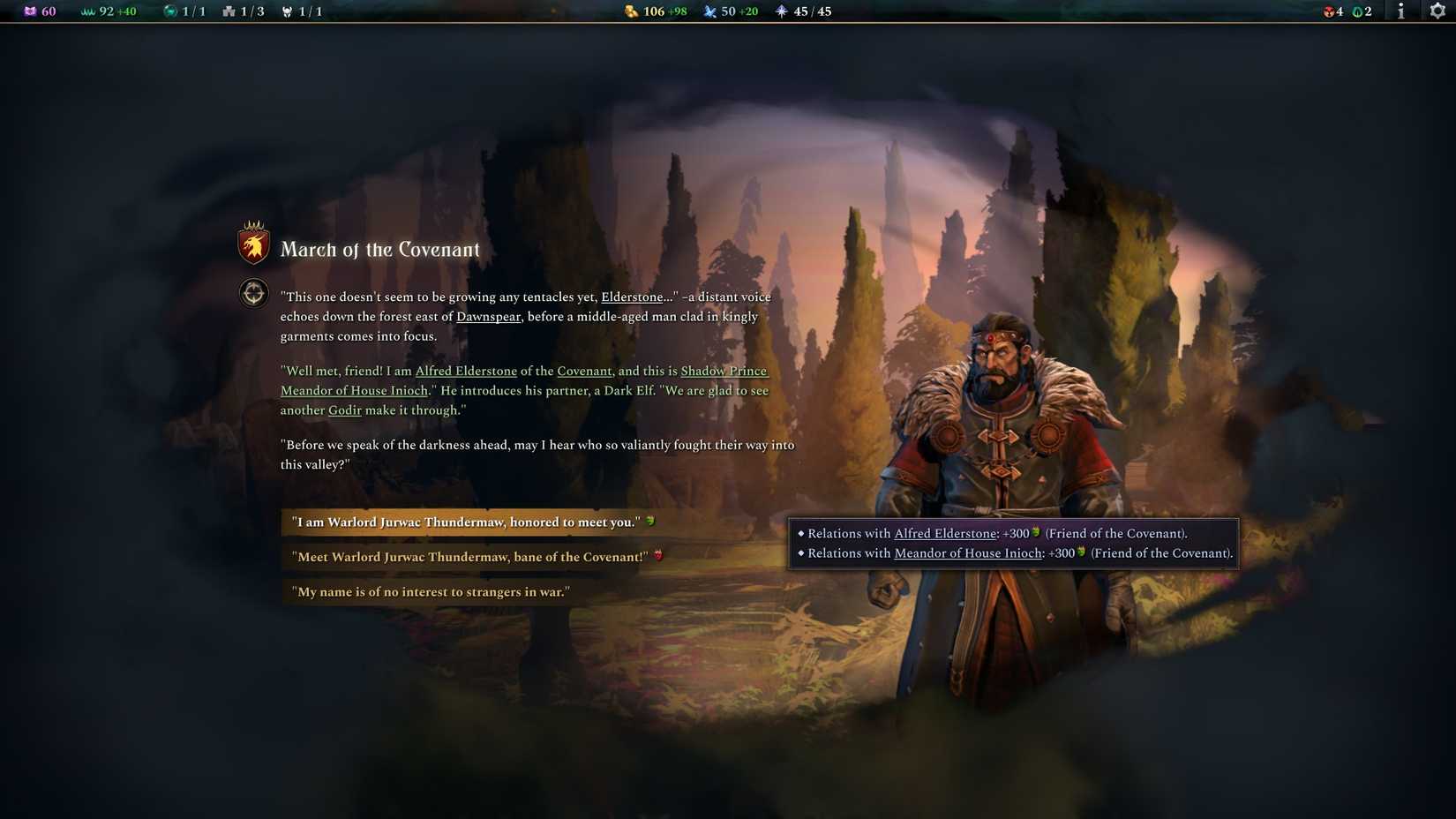
Task: View the knowledge resource at 50 +20
Action: [732, 11]
